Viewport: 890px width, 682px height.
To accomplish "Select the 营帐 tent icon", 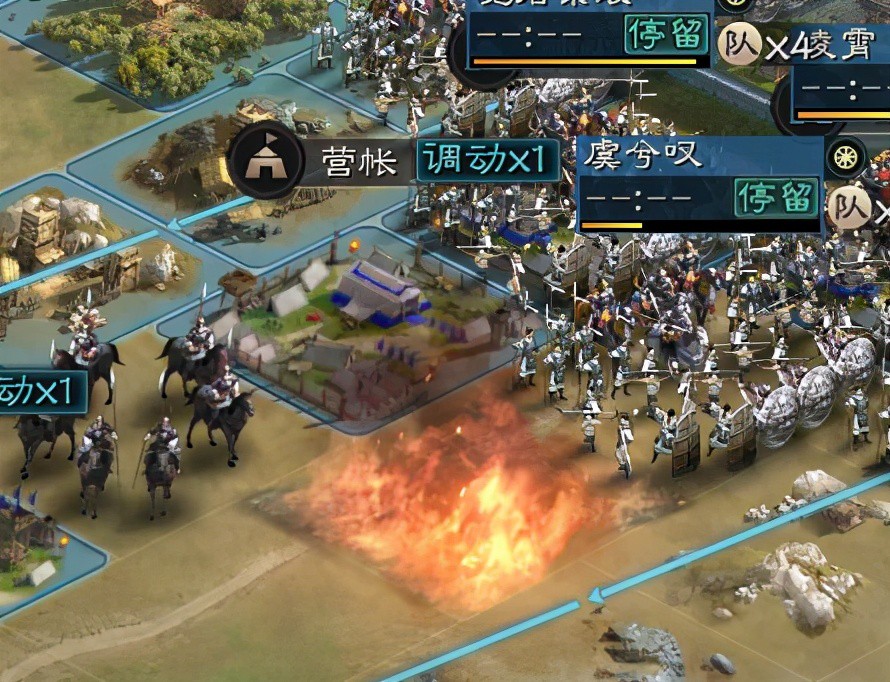I will (265, 159).
